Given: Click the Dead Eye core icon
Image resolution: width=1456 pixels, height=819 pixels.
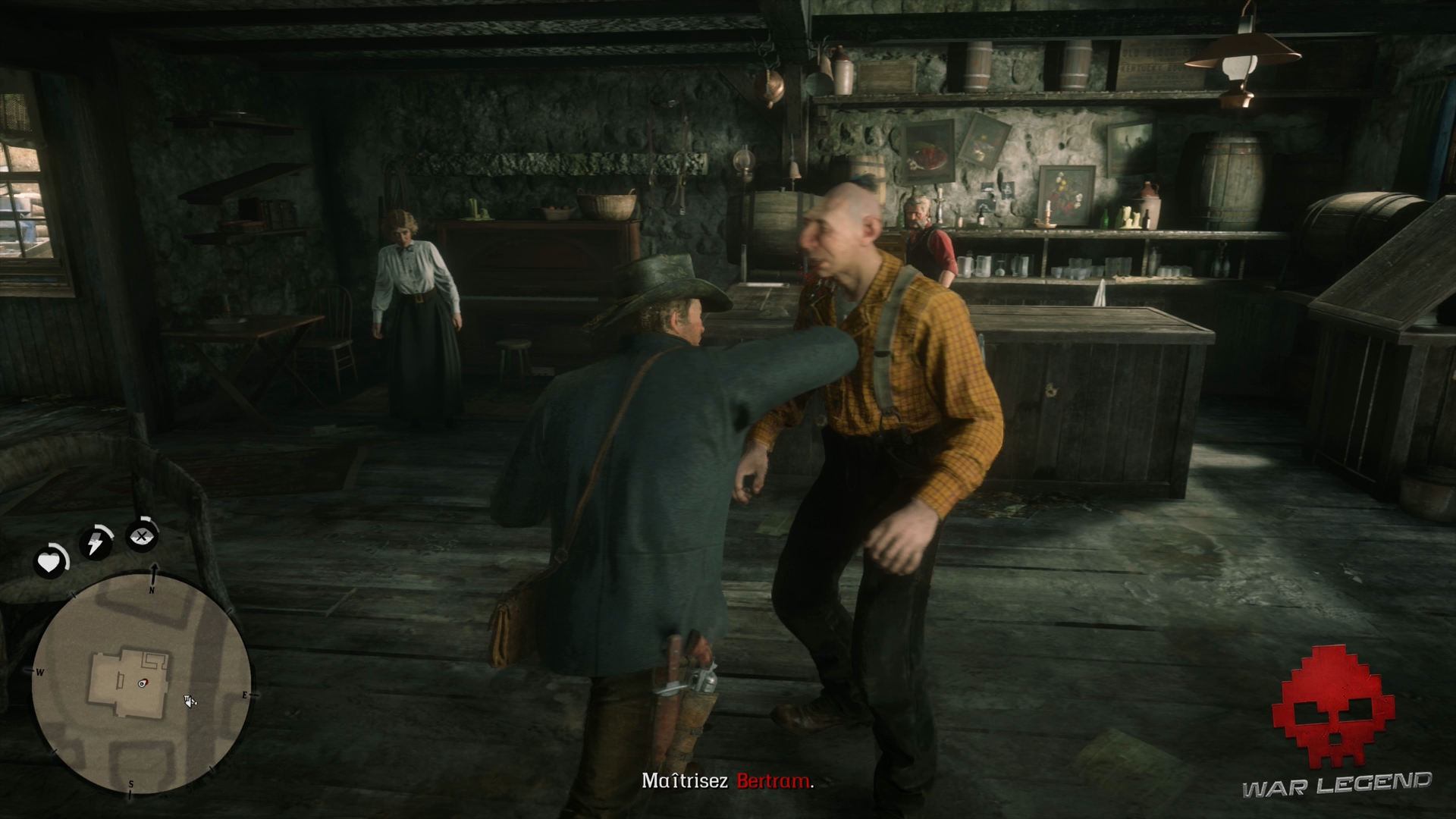Looking at the screenshot, I should coord(141,536).
